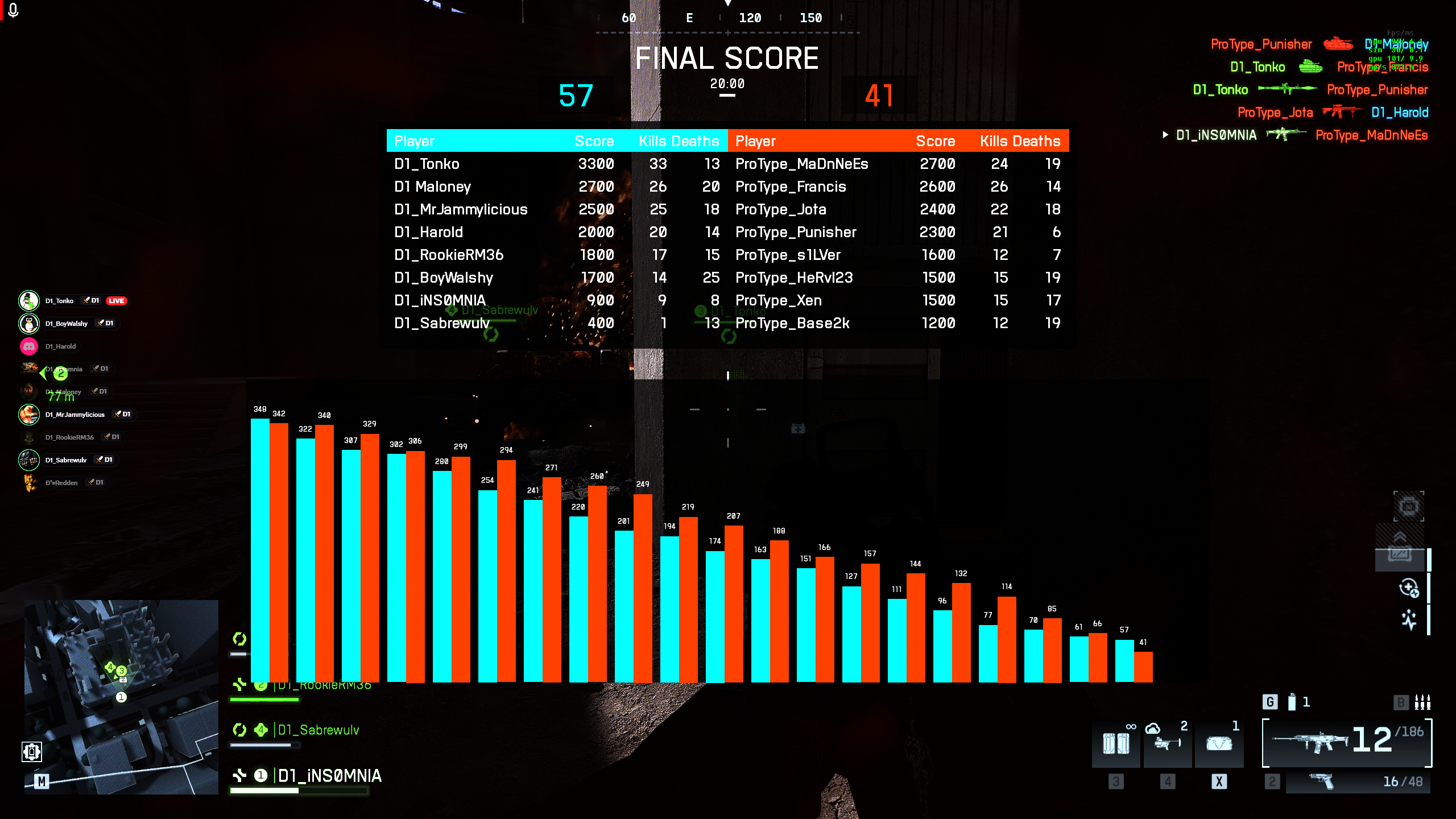Choose the launcher gadget with 2 charges
The image size is (1456, 819).
(x=1167, y=743)
